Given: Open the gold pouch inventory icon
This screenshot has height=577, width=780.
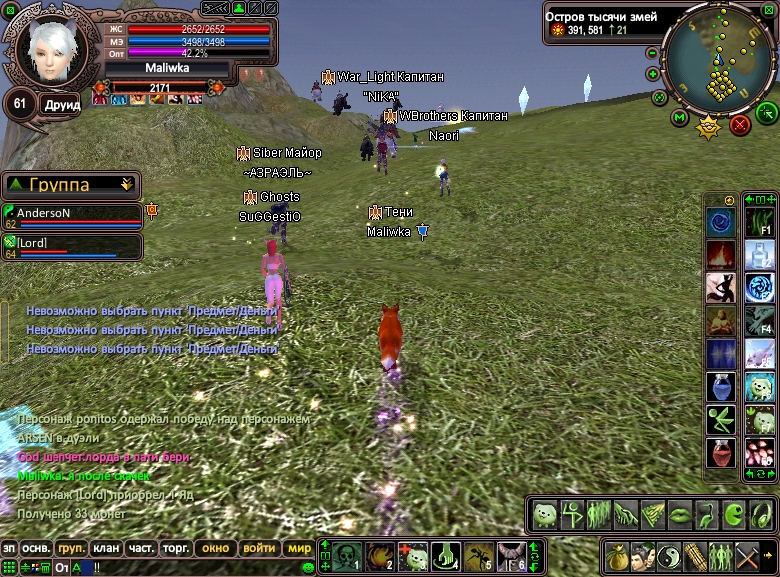Looking at the screenshot, I should (x=616, y=555).
